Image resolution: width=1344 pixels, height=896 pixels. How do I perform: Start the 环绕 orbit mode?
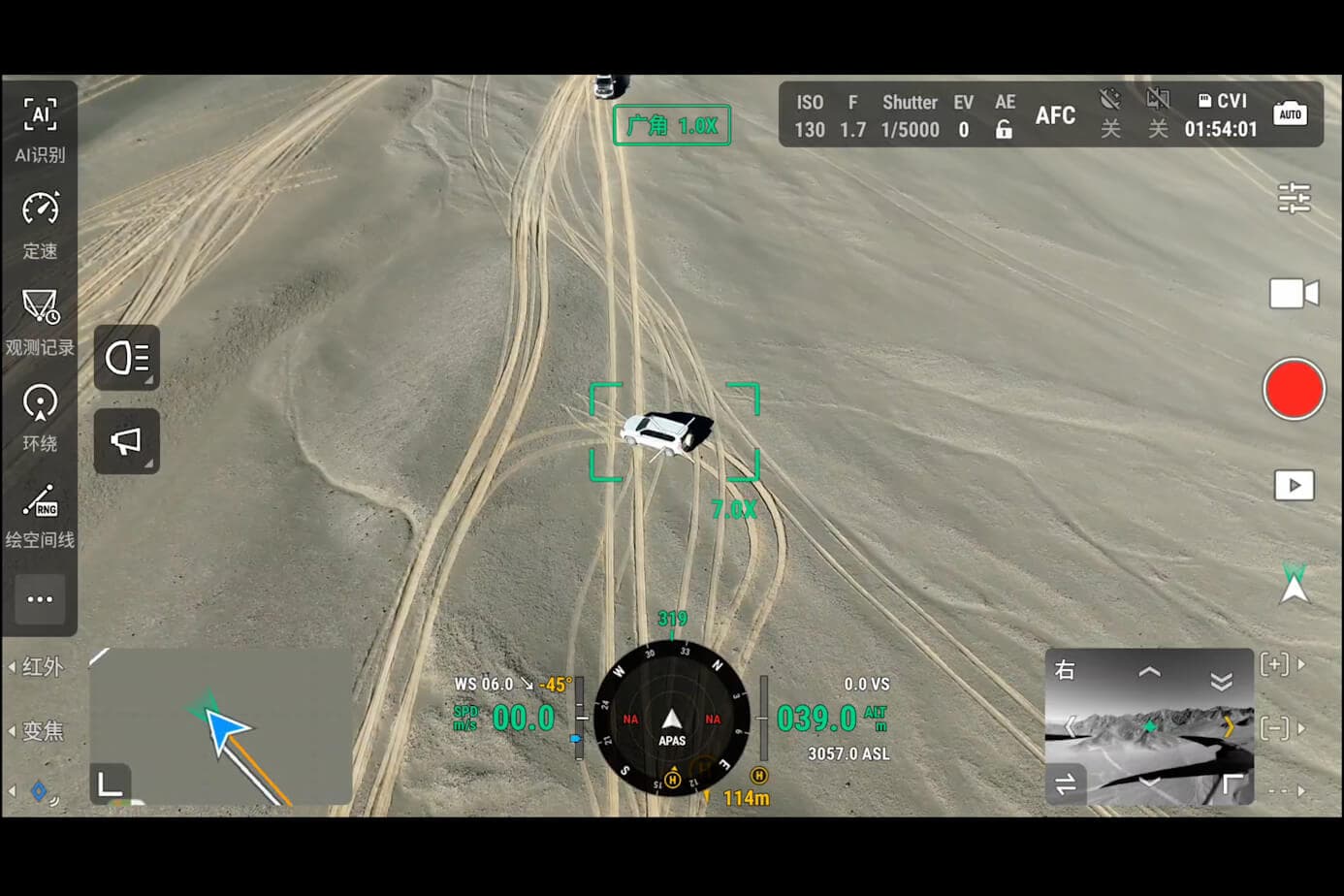click(40, 417)
